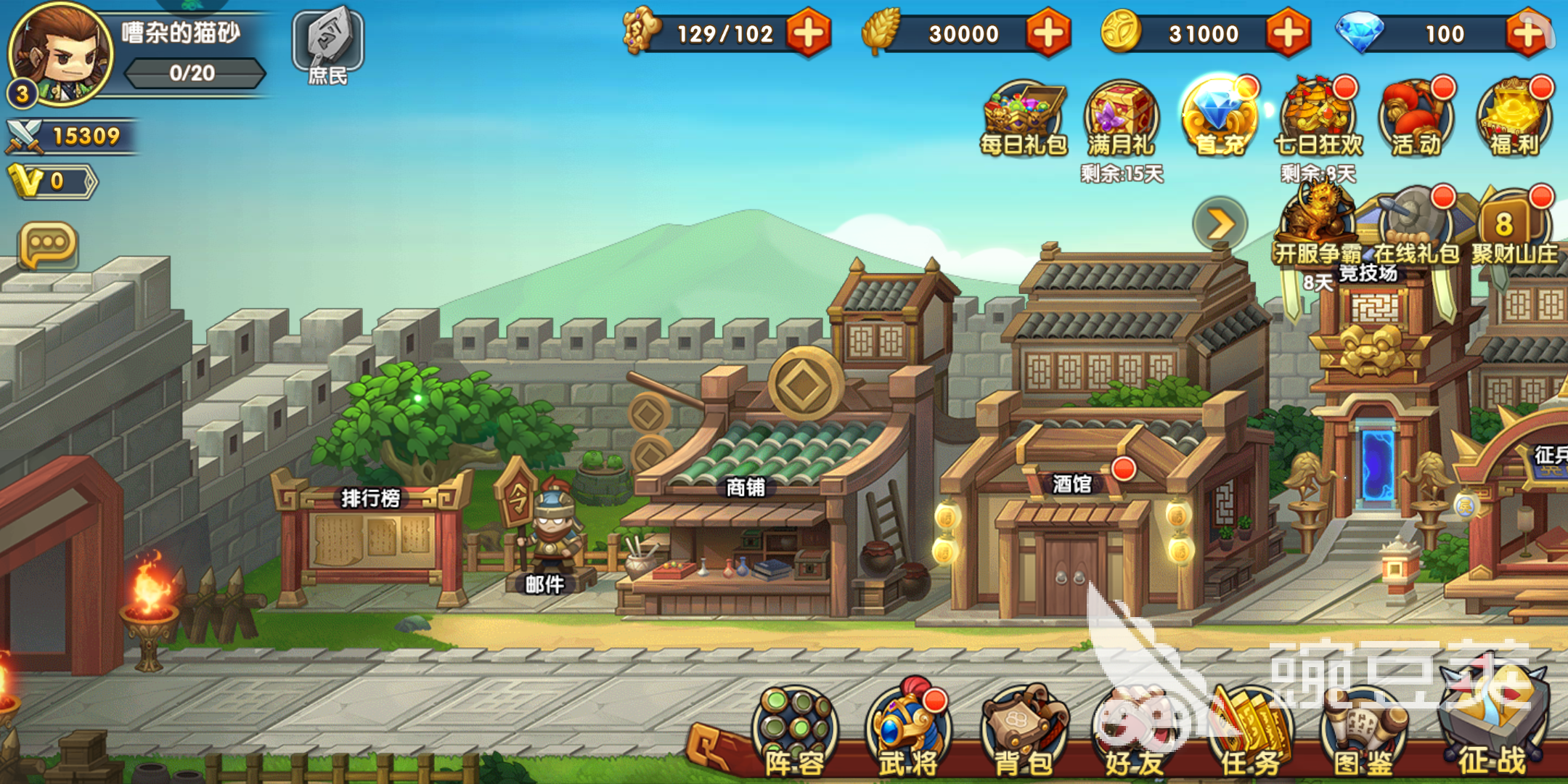Add more stamina with the plus button
Viewport: 1568px width, 784px height.
[808, 33]
